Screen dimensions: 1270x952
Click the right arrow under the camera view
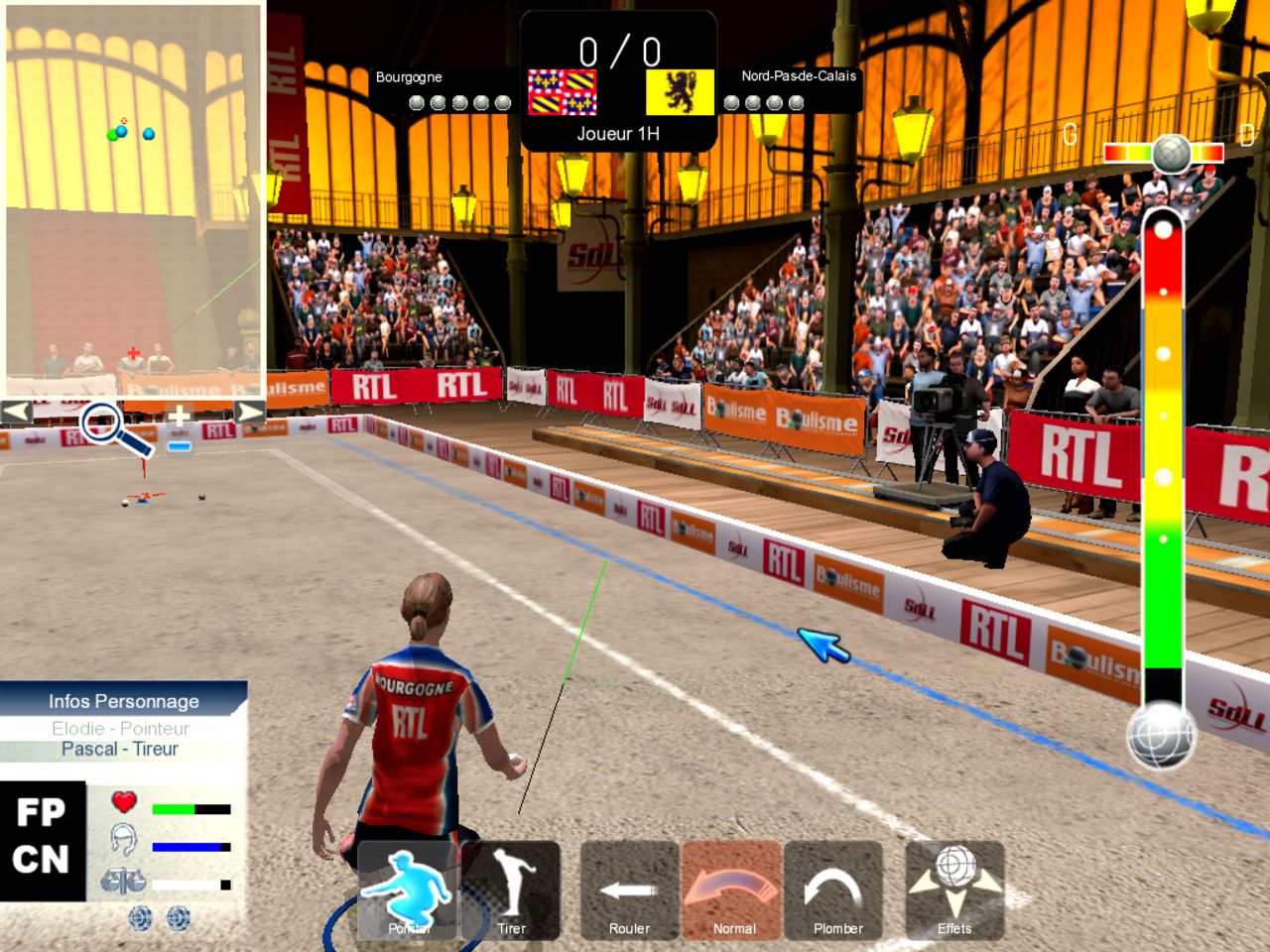[249, 411]
